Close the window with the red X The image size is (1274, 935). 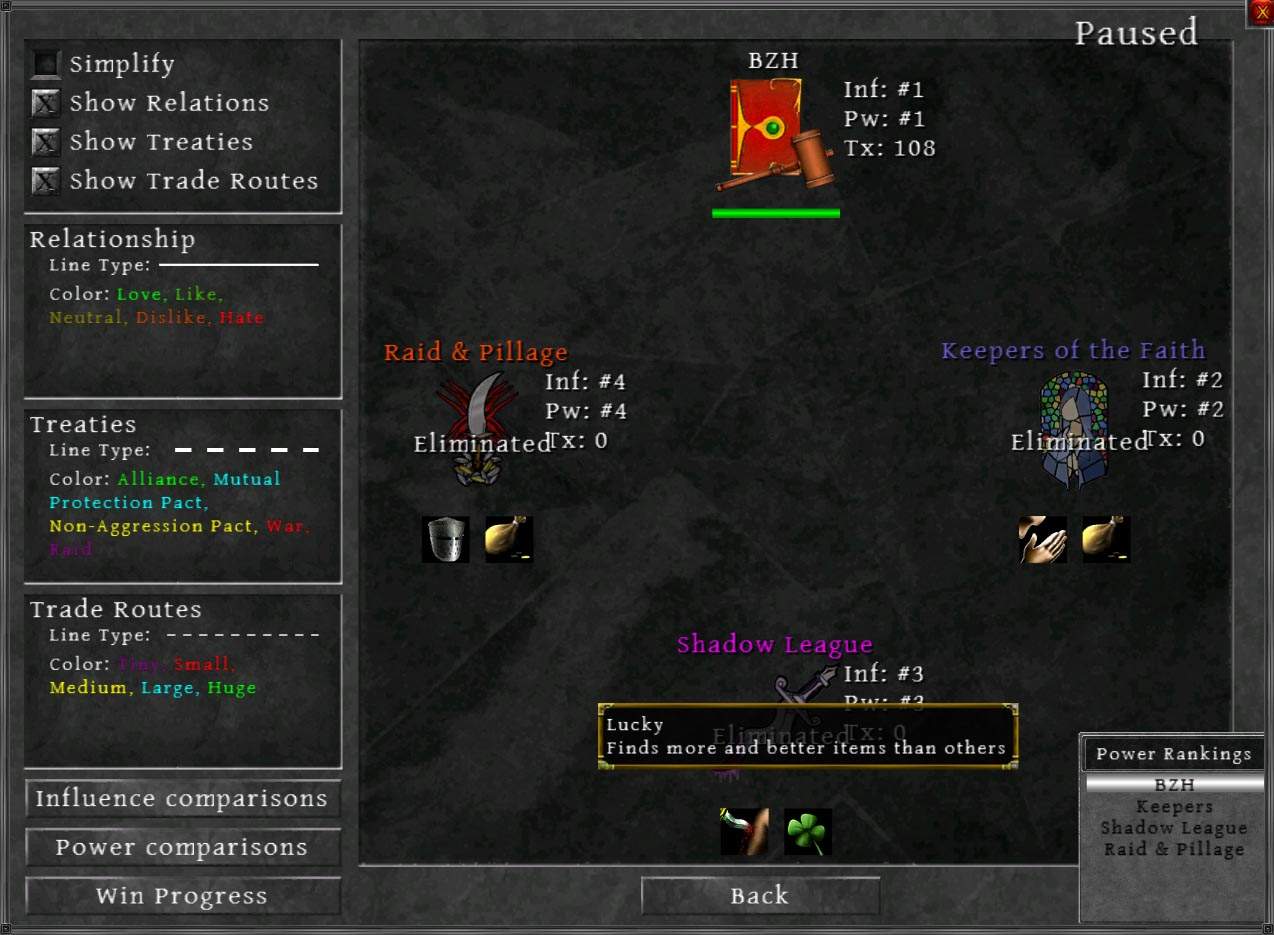click(x=1260, y=13)
